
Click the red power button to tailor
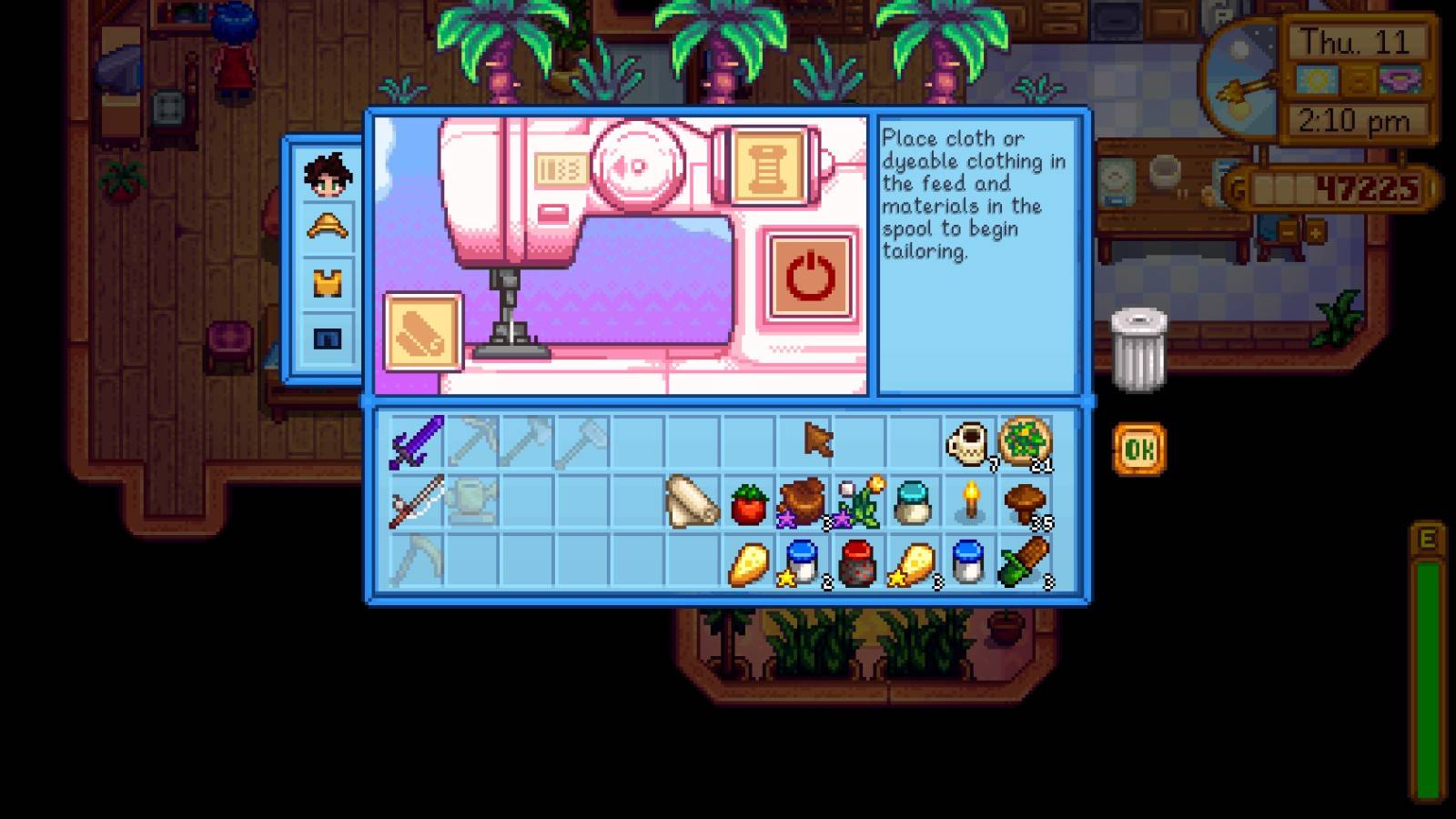click(810, 277)
